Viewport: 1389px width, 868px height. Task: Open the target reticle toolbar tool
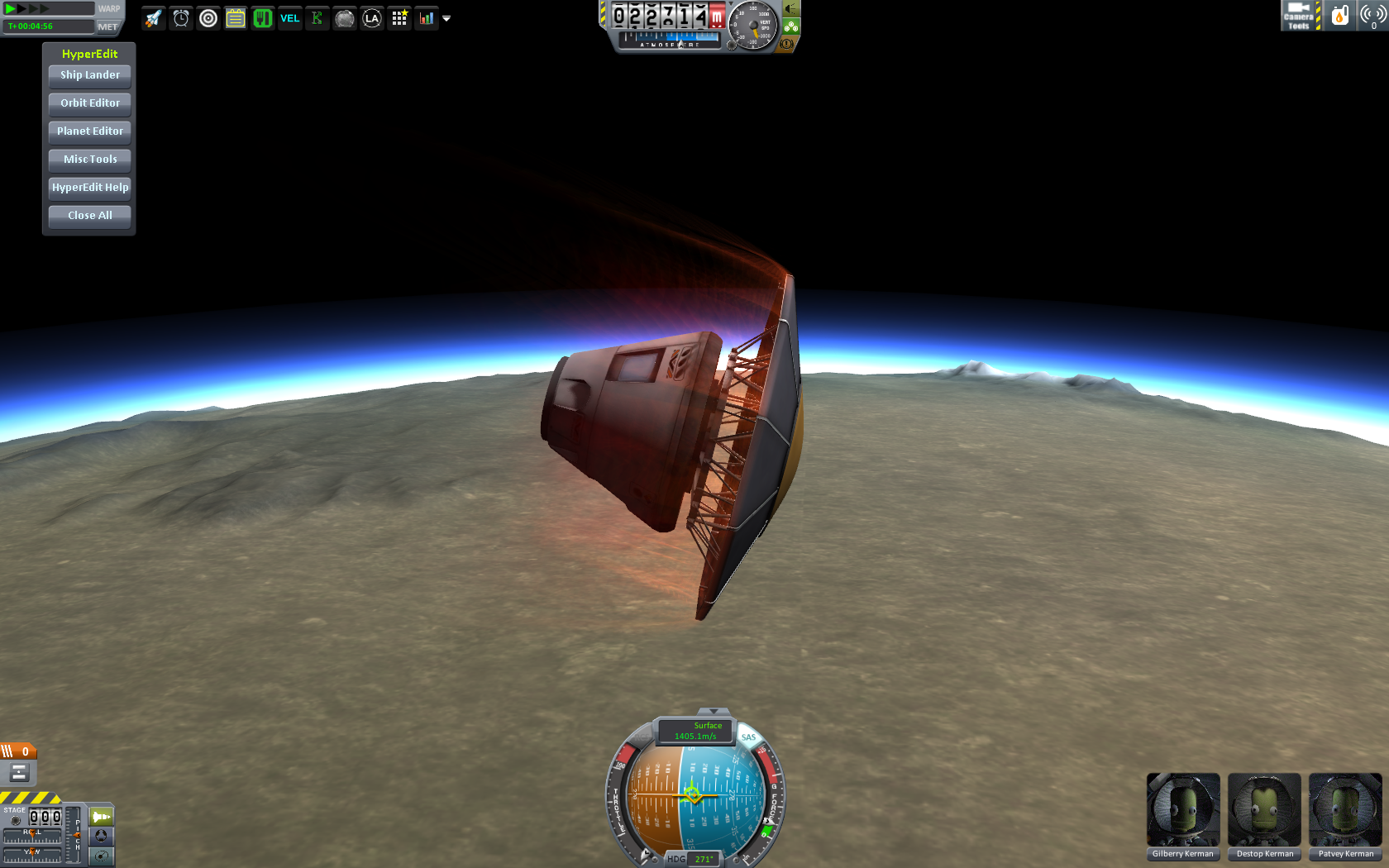click(208, 17)
